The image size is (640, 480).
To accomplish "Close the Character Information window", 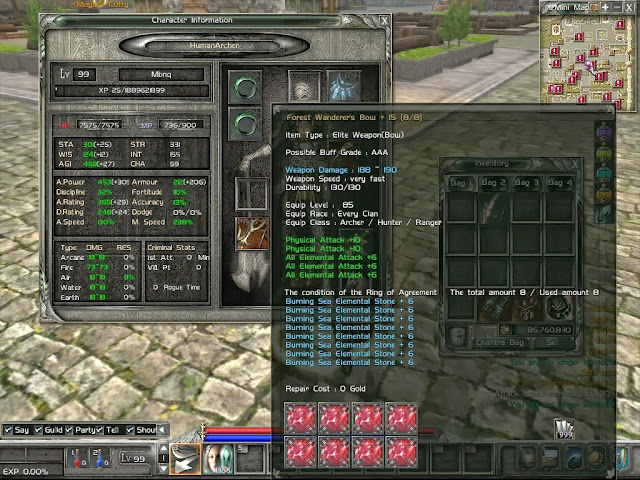I will 385,19.
